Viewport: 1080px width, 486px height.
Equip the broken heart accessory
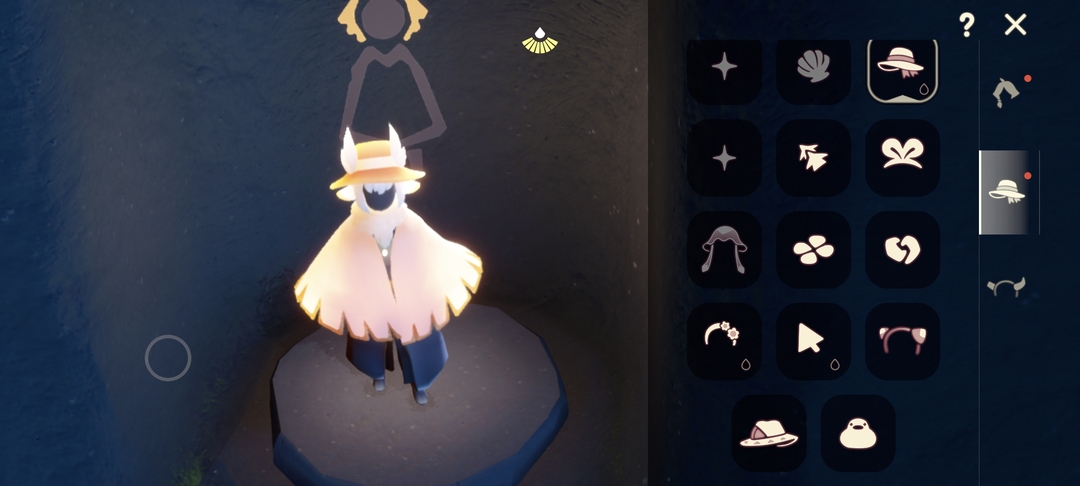(x=902, y=249)
